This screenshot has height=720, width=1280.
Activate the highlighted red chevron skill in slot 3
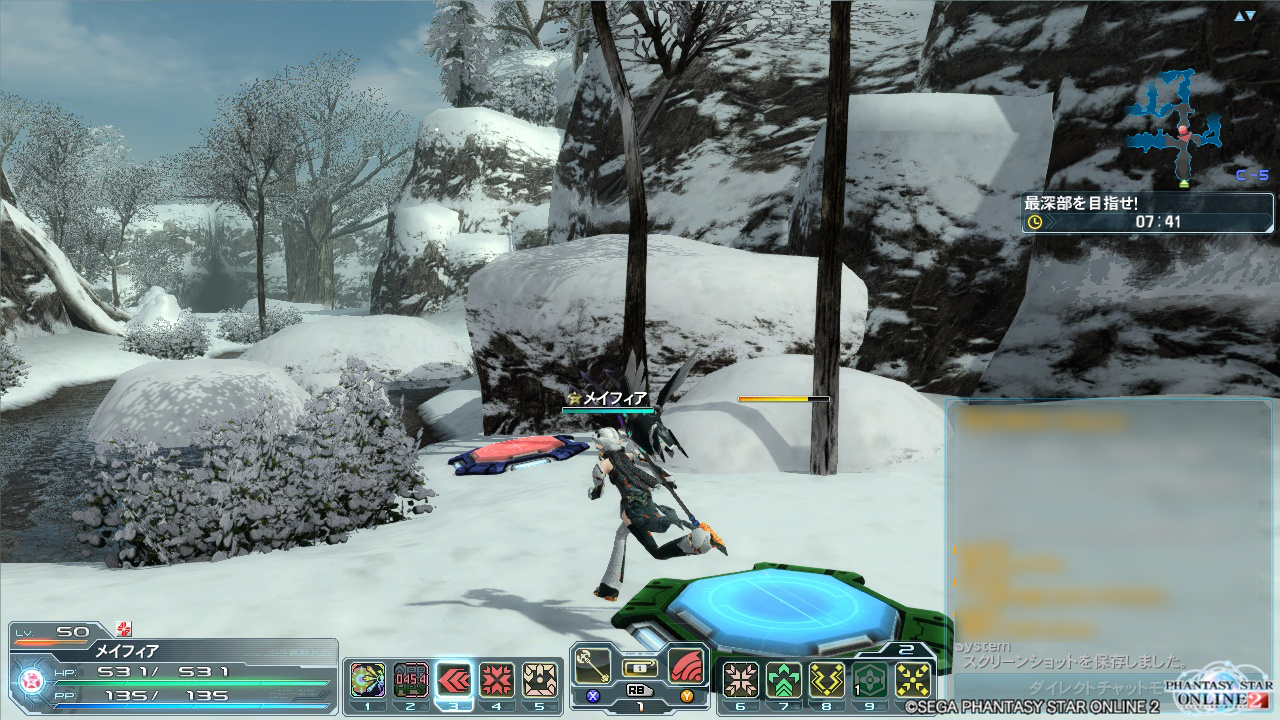pyautogui.click(x=454, y=680)
